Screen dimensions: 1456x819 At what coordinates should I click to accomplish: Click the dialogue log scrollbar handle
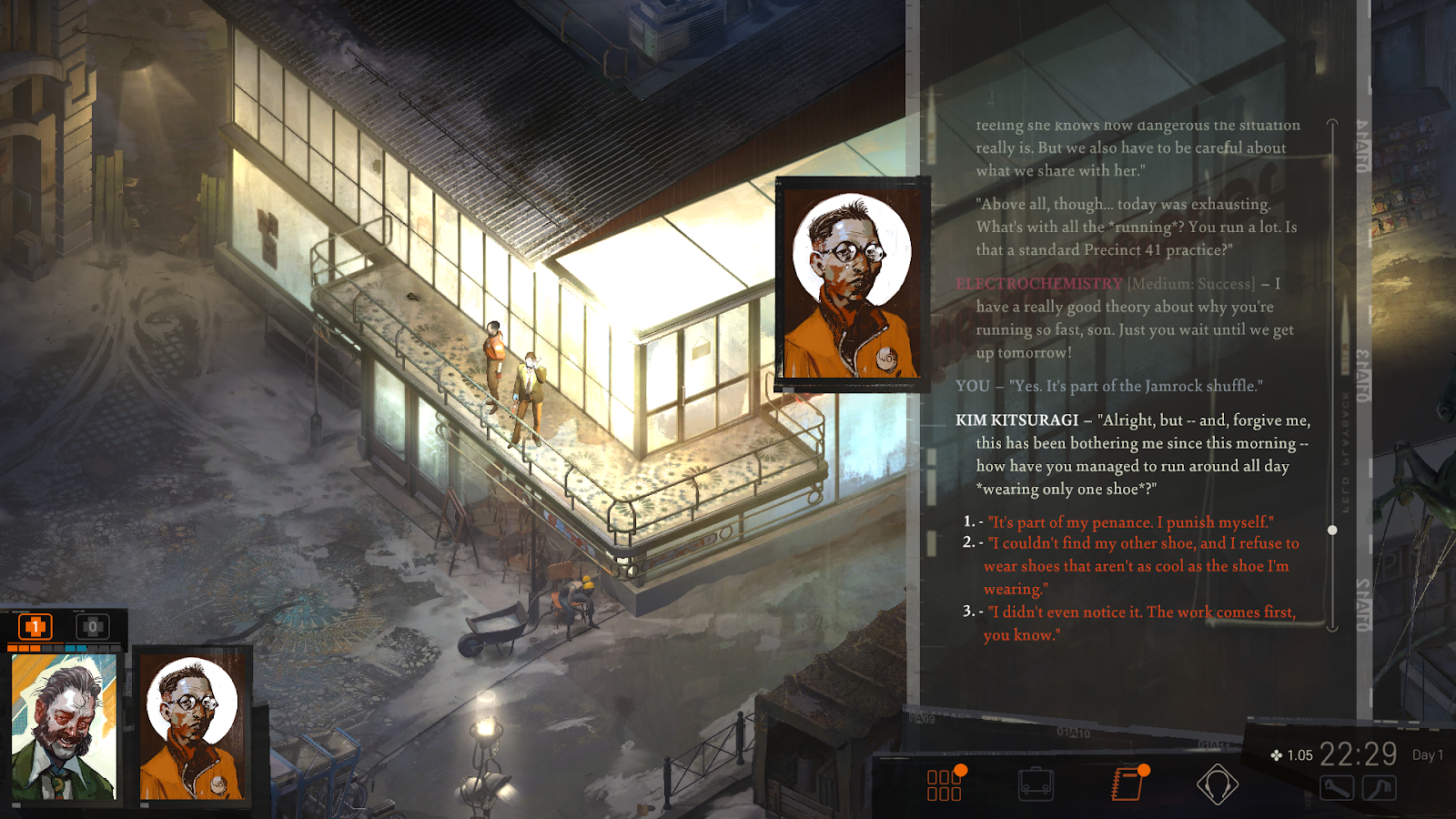tap(1332, 530)
